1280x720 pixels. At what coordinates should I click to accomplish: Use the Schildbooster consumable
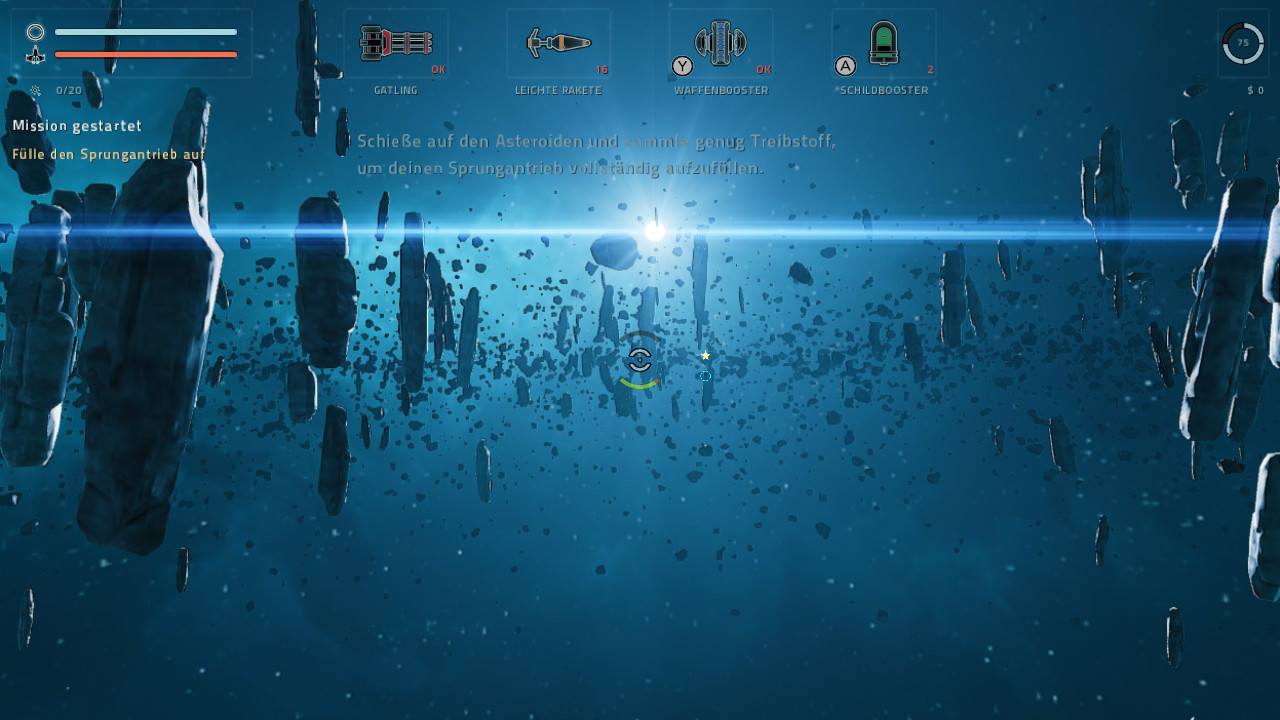884,44
